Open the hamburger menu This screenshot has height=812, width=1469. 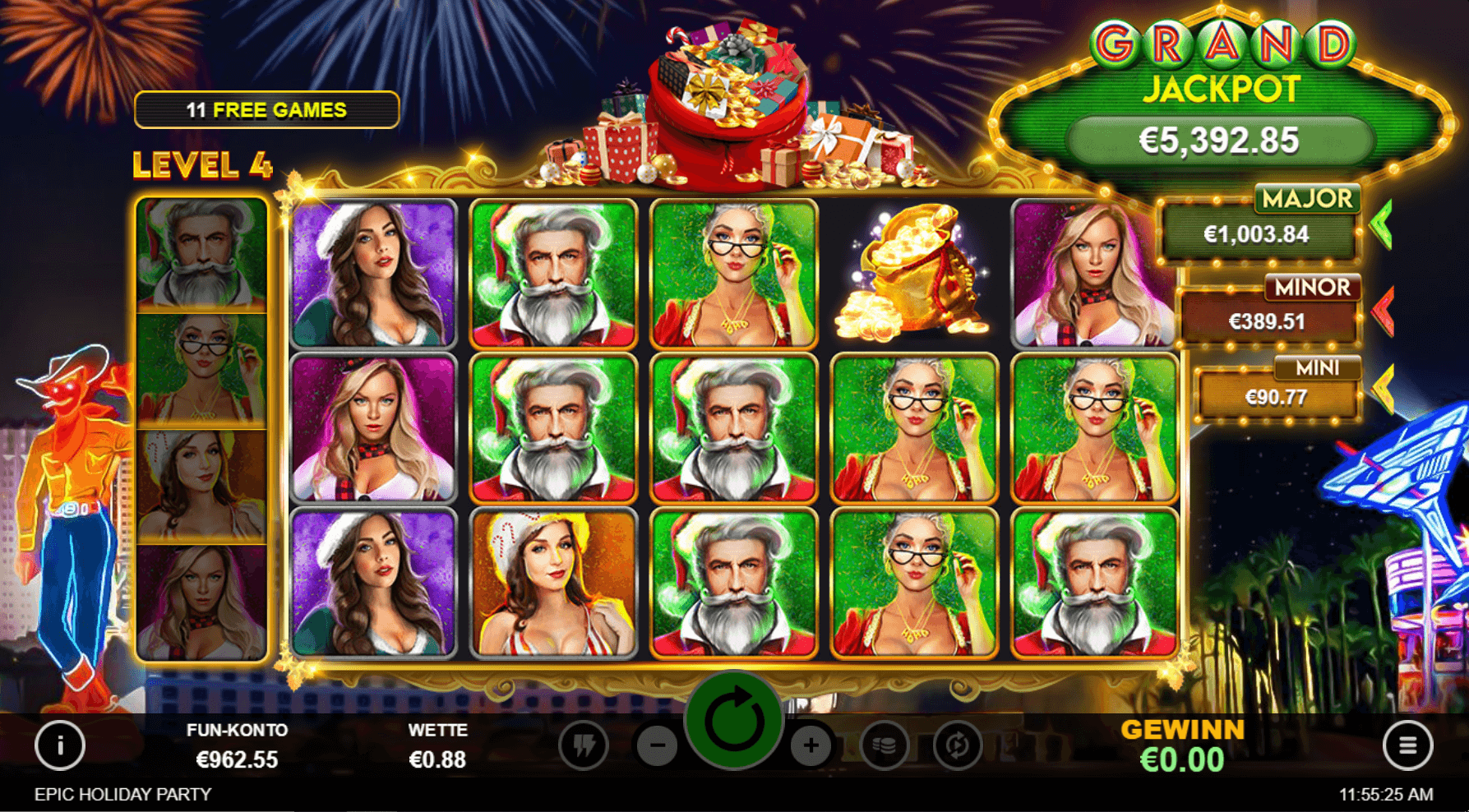pyautogui.click(x=1407, y=745)
